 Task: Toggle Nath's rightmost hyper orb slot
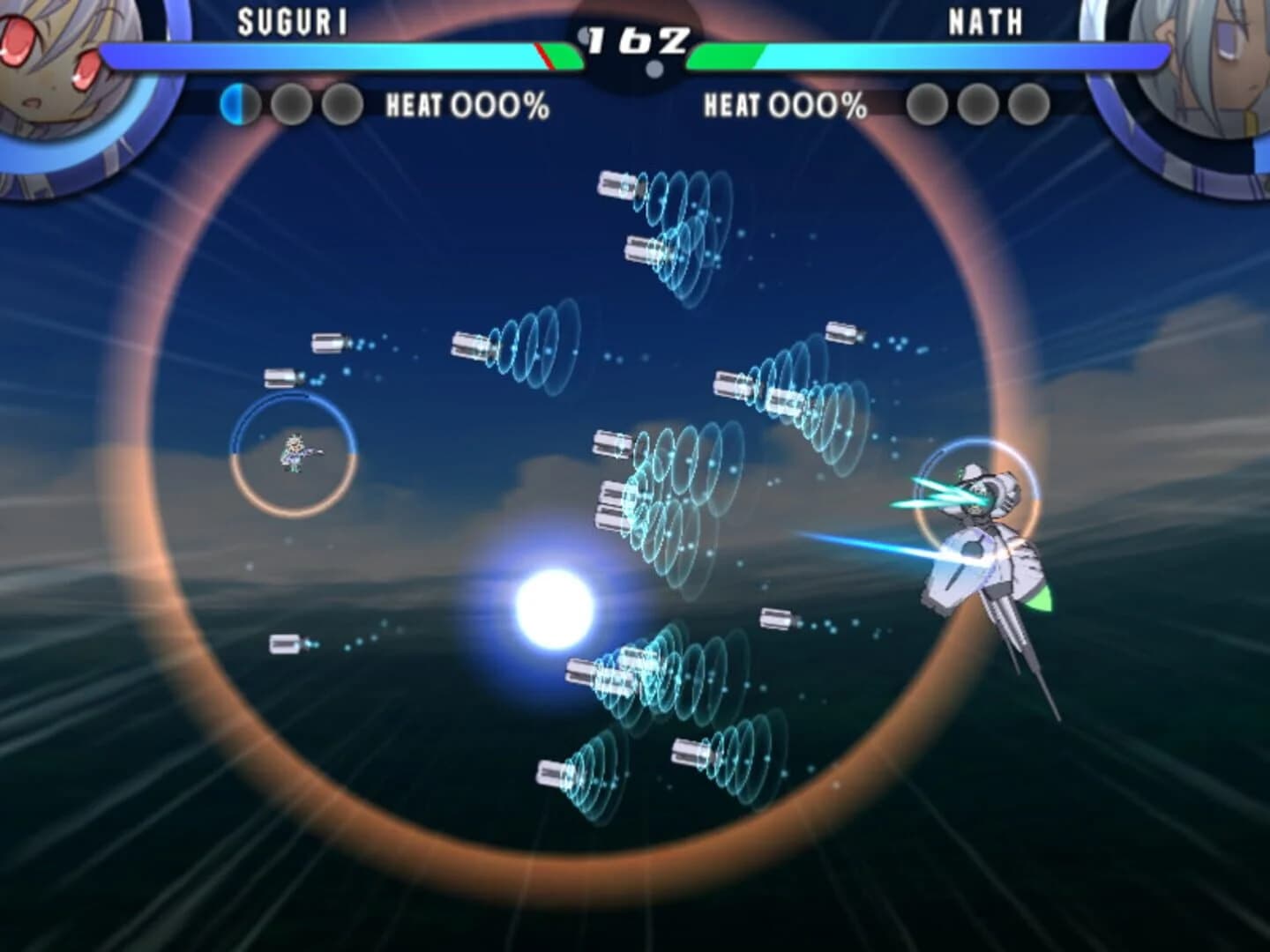click(x=1032, y=104)
